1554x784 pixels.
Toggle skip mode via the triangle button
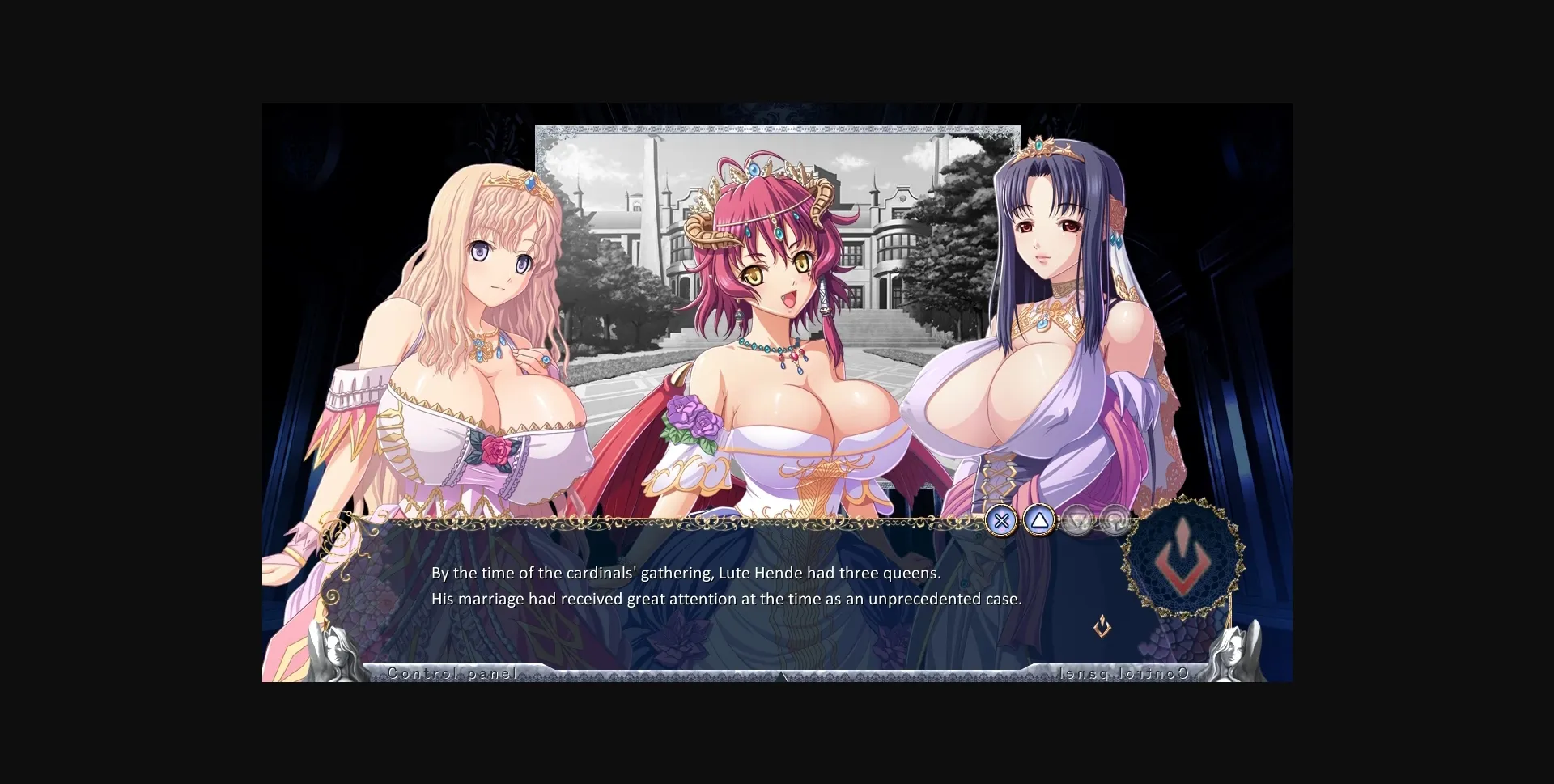[1040, 520]
